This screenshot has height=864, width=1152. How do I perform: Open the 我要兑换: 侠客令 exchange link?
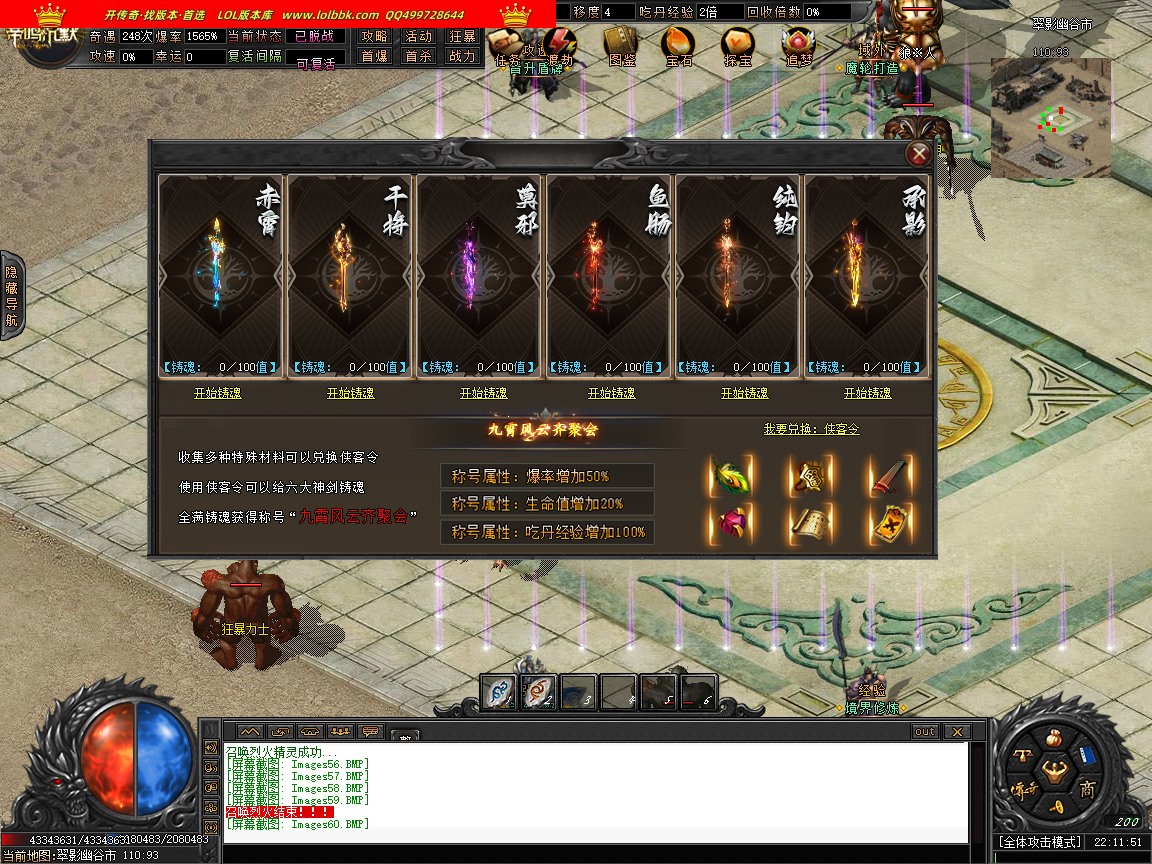811,429
